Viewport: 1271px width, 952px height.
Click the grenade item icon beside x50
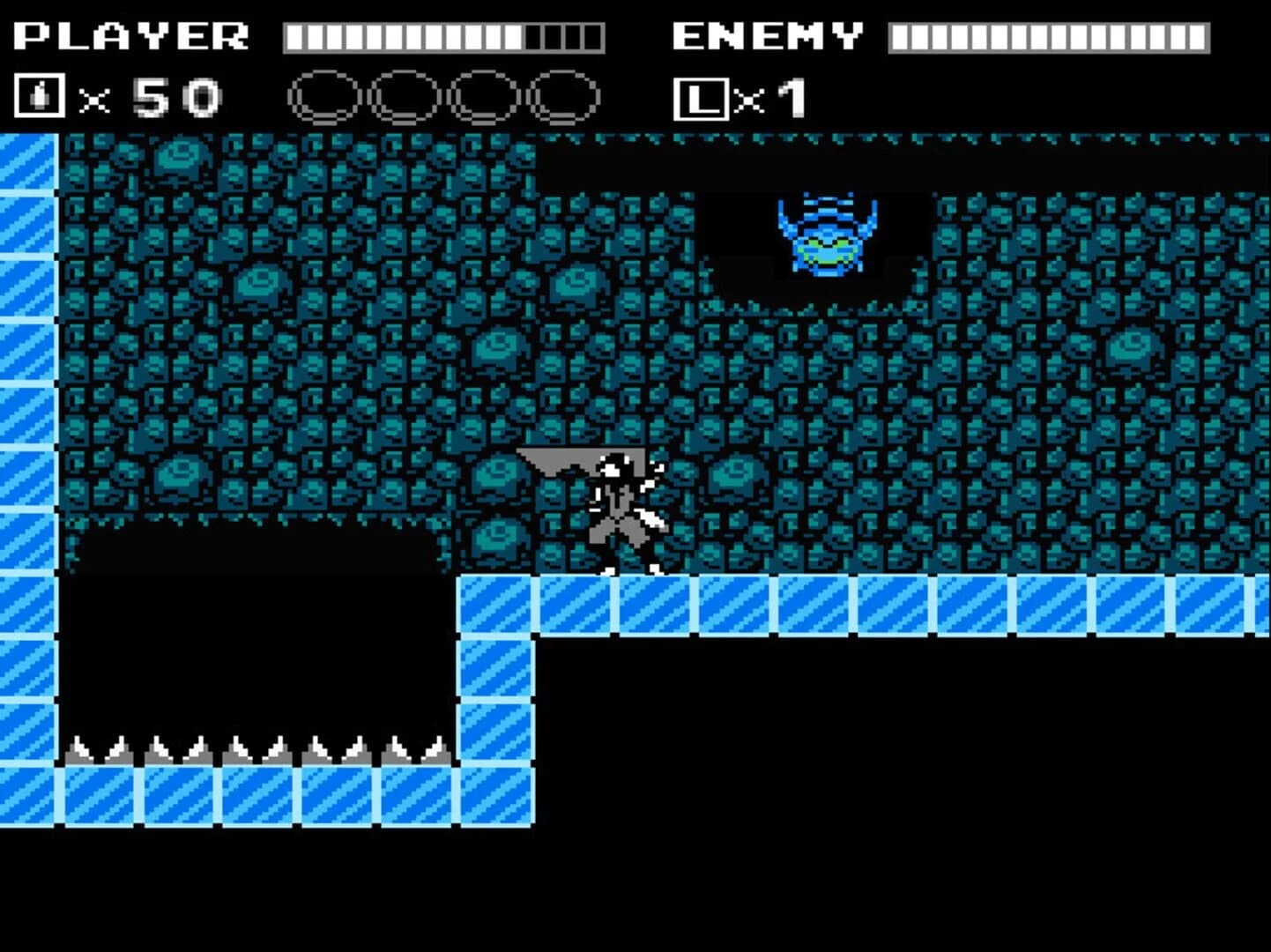pos(38,97)
